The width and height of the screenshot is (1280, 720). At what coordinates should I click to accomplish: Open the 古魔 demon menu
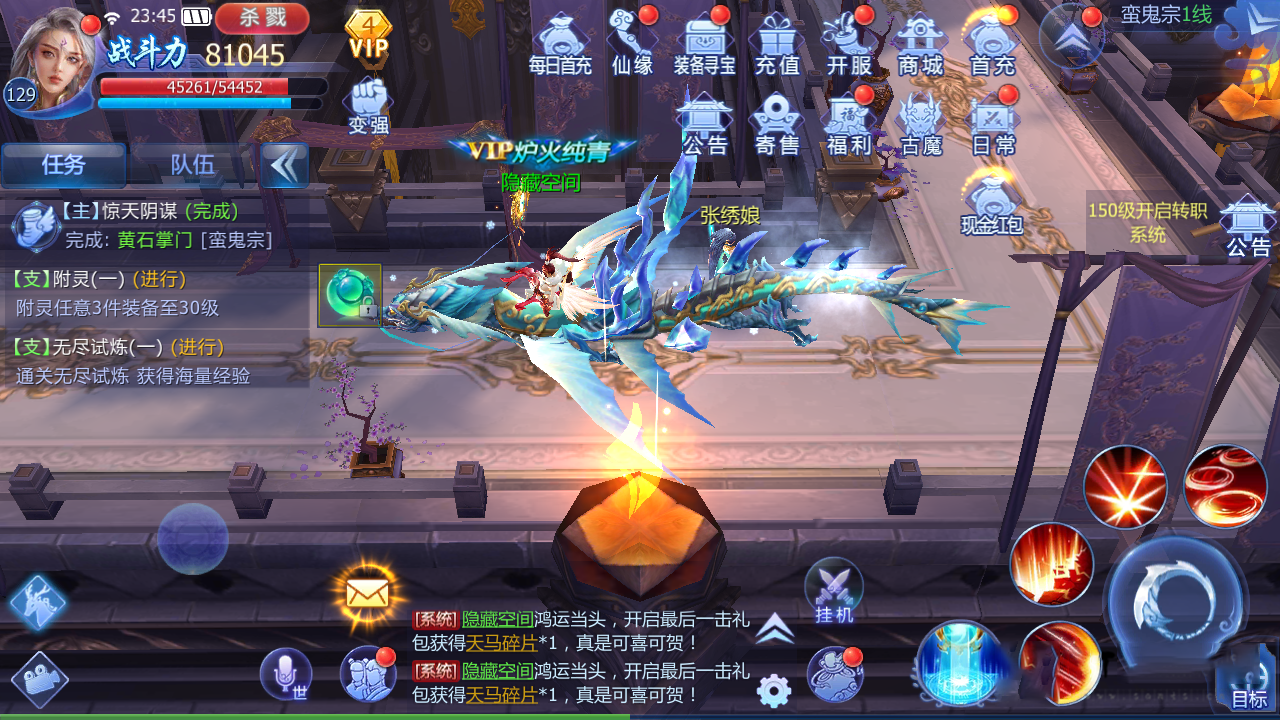click(921, 123)
